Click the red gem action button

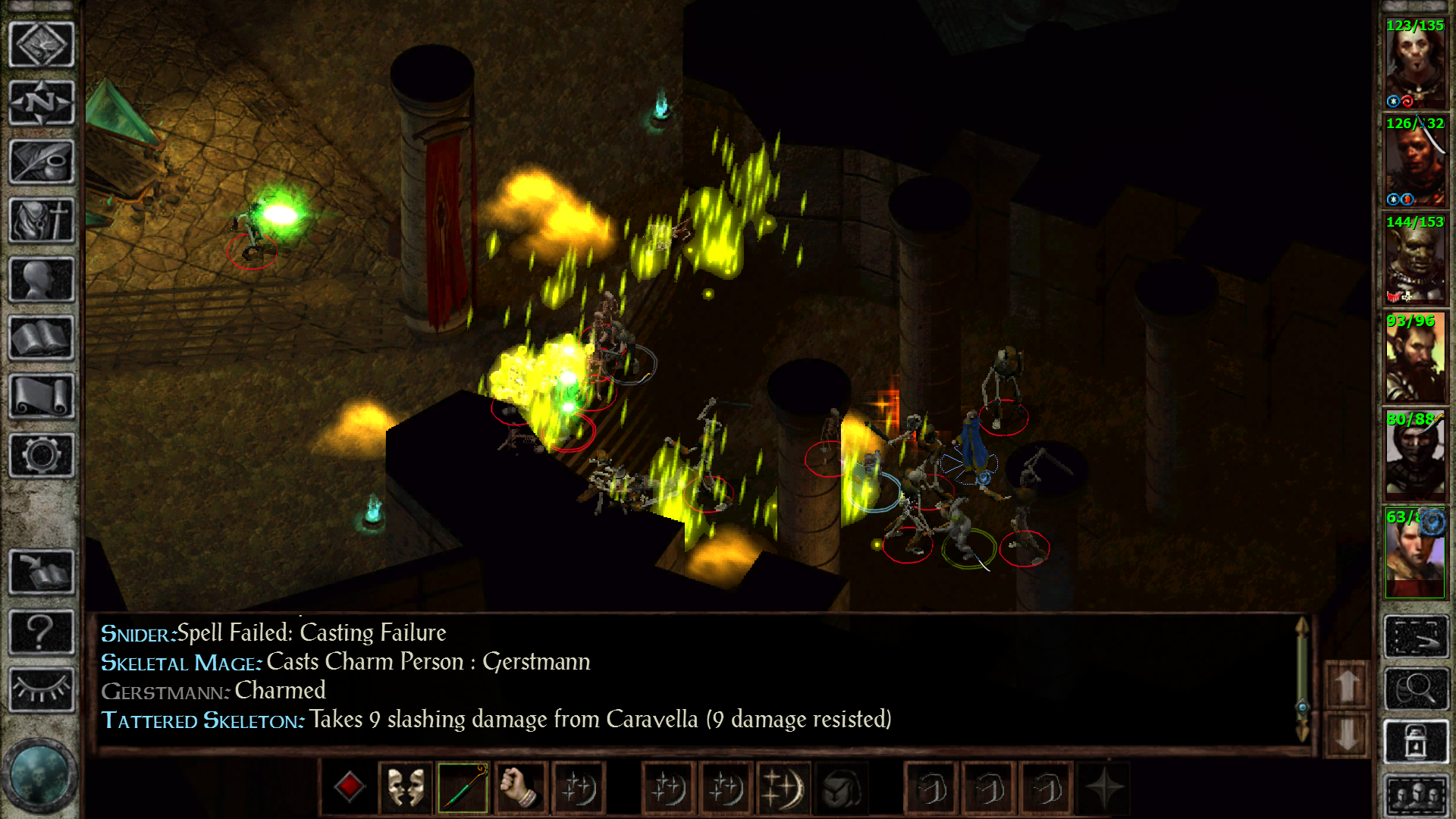(349, 787)
